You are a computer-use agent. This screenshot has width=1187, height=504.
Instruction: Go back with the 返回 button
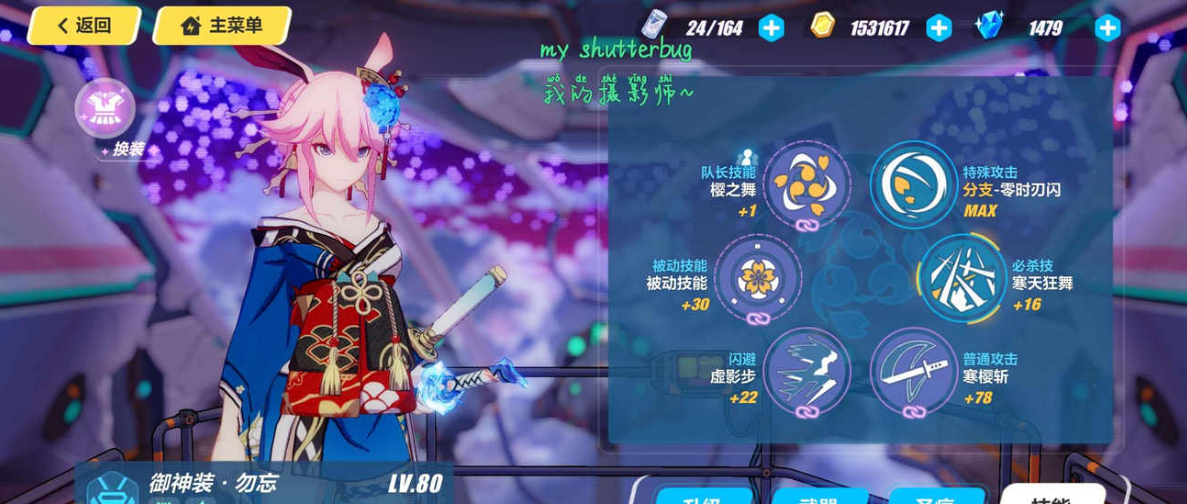point(84,26)
